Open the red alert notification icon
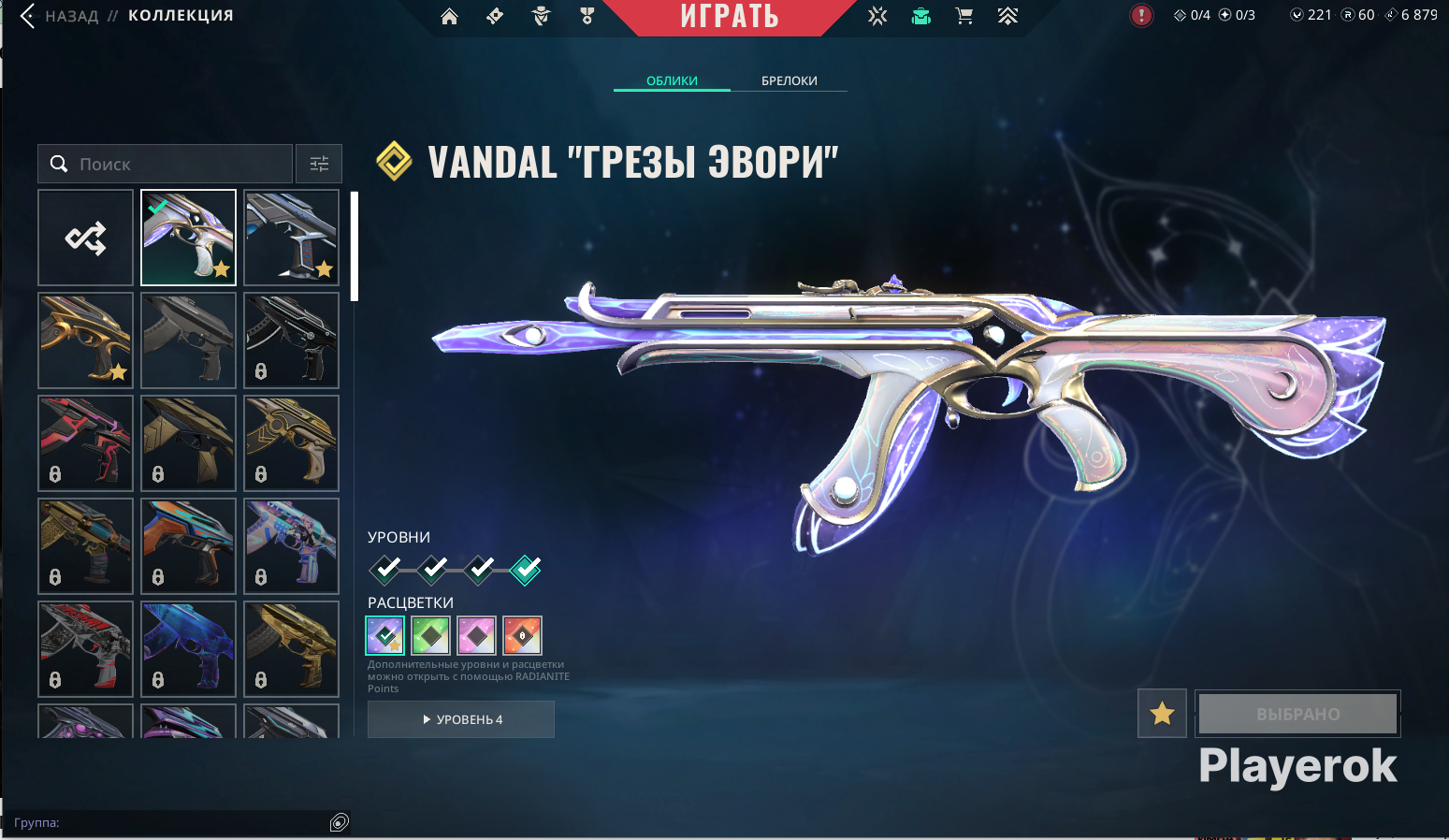The height and width of the screenshot is (840, 1449). [1141, 15]
